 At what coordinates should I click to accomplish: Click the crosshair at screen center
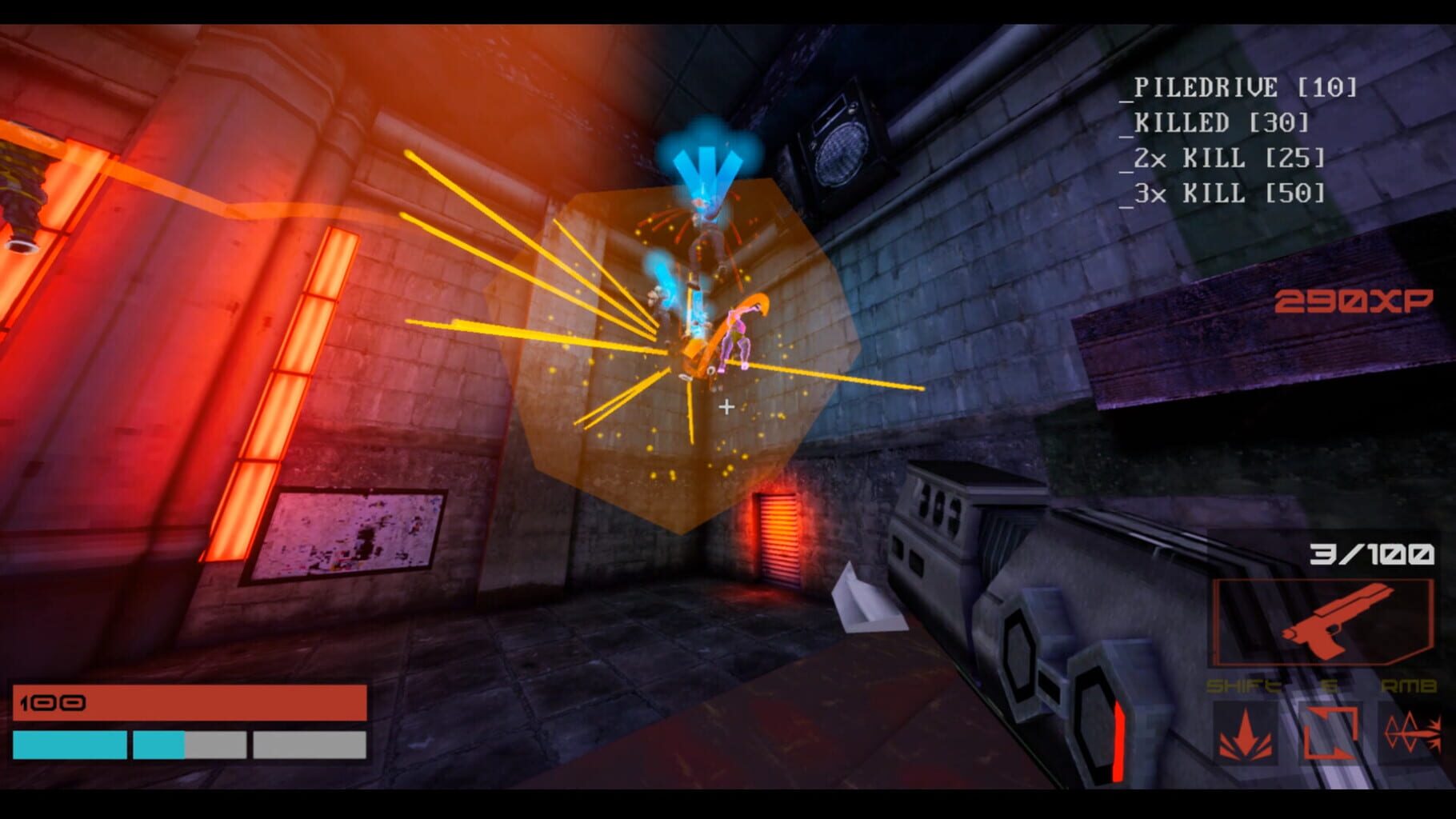726,407
